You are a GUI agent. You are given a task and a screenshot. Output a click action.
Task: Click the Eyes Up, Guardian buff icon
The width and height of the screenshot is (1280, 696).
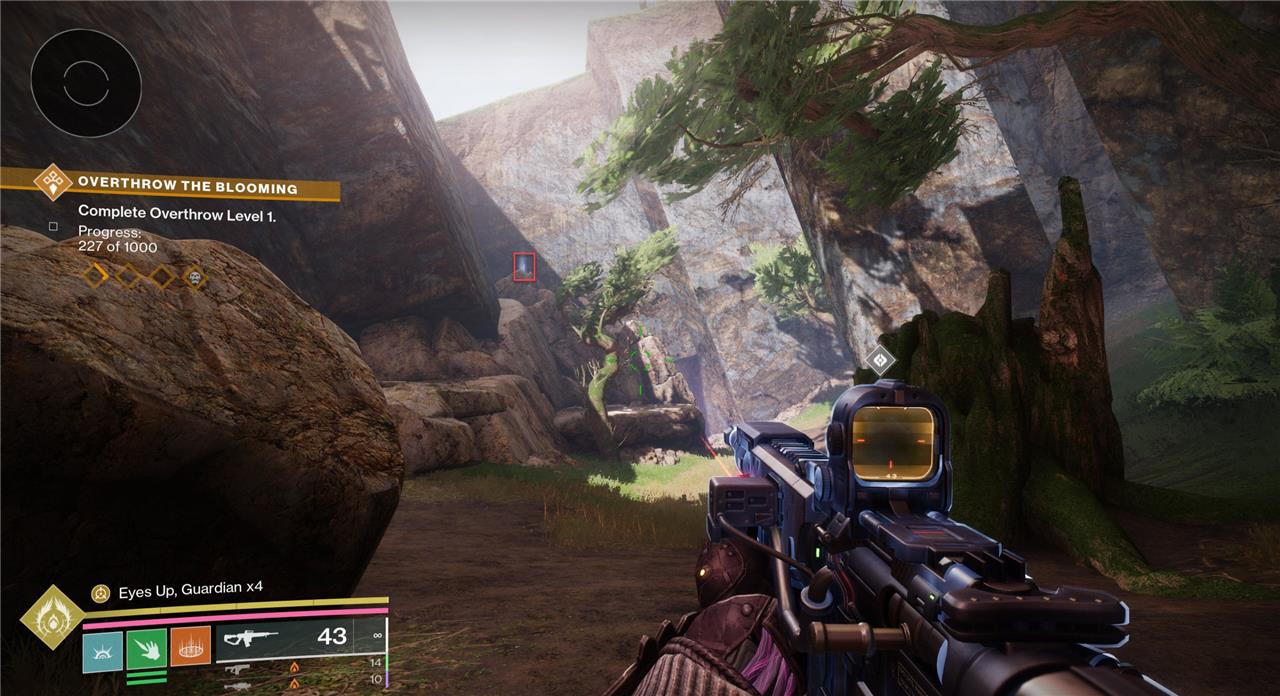[x=100, y=594]
